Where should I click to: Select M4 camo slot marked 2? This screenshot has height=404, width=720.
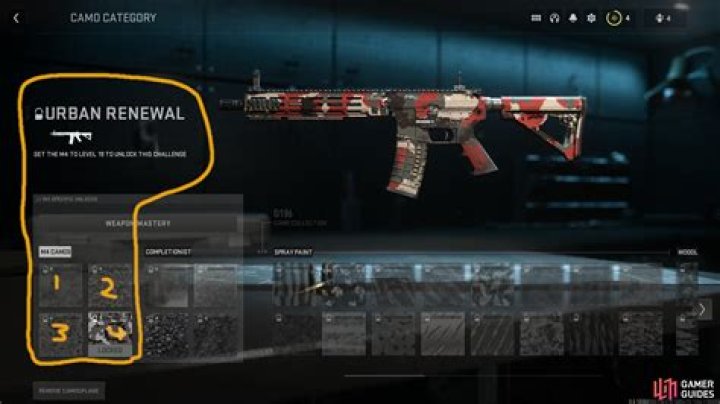click(110, 284)
